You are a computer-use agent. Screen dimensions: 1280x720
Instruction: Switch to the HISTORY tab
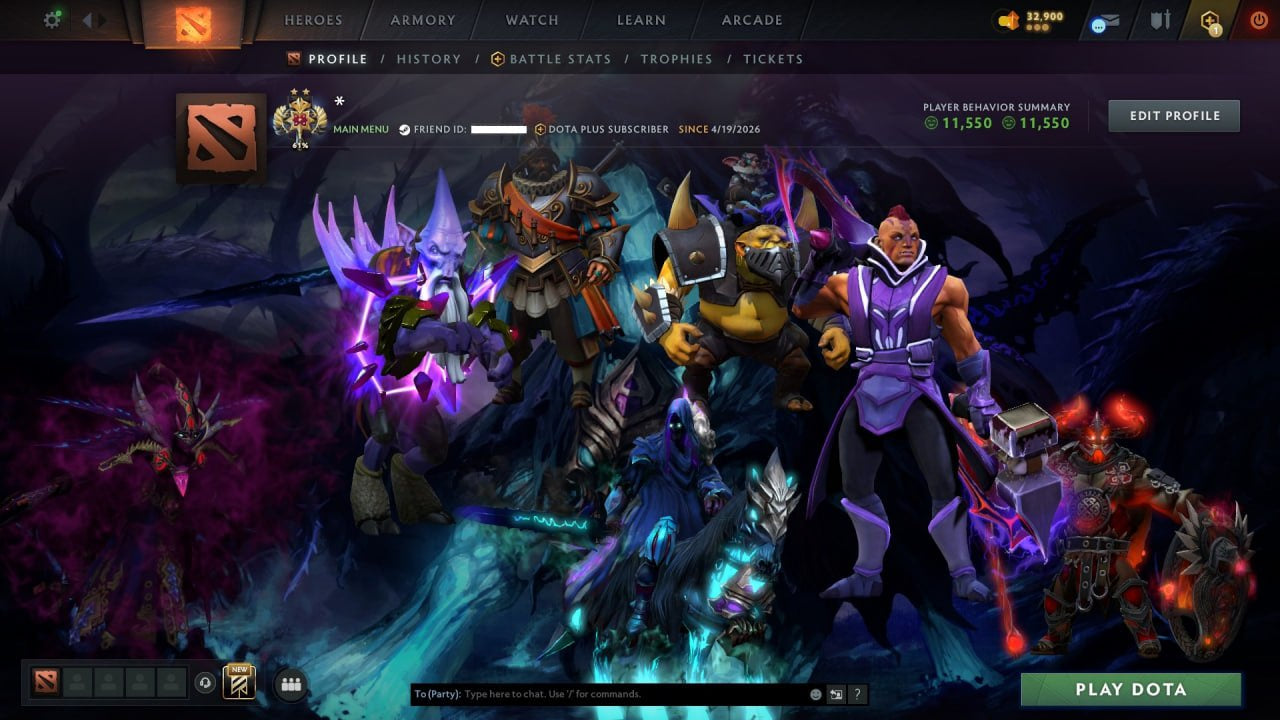tap(429, 59)
